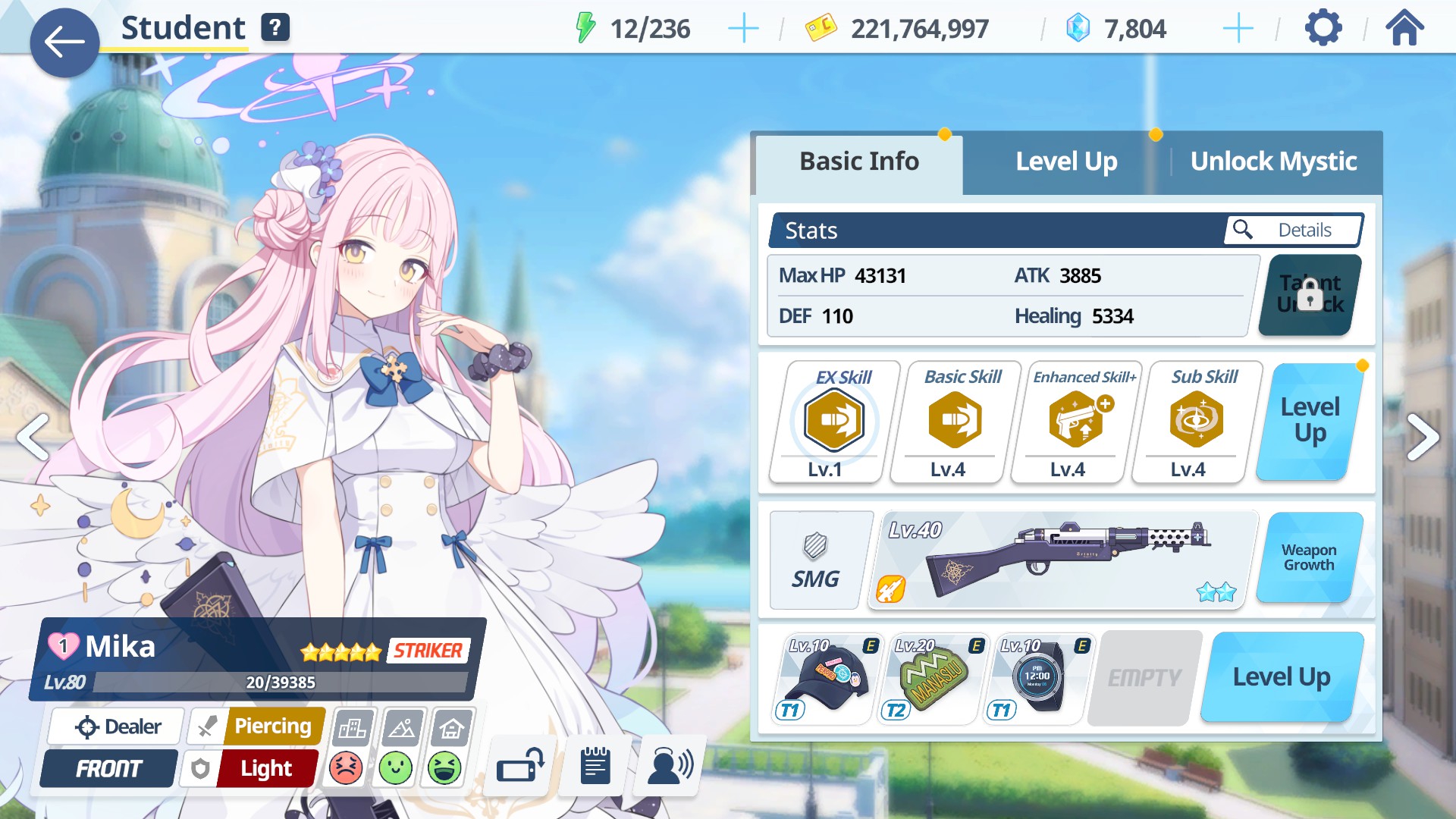Open the Student help question mark
The height and width of the screenshot is (819, 1456).
pos(275,28)
